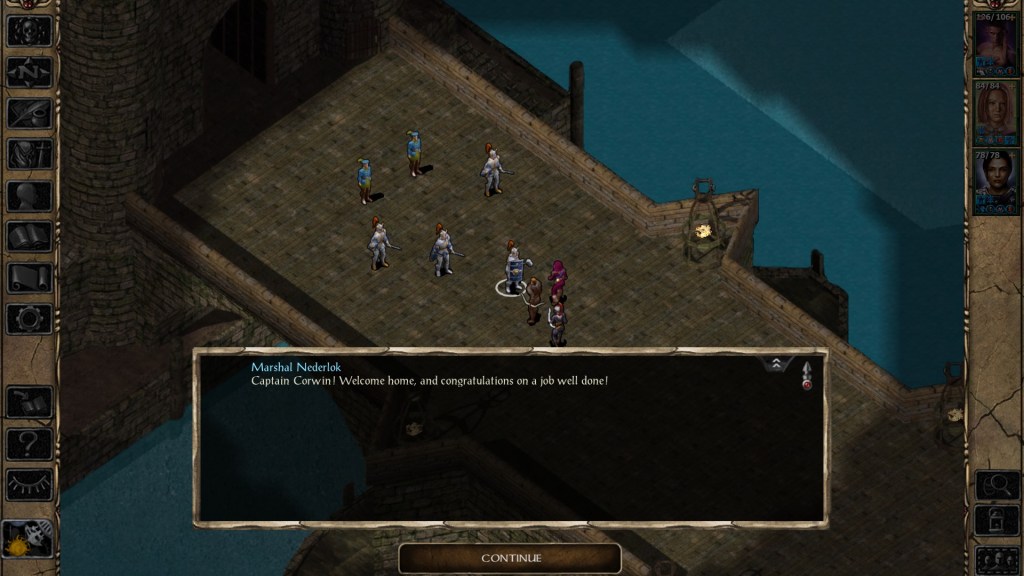Toggle the closed-eye highlight button
This screenshot has height=576, width=1024.
point(30,484)
